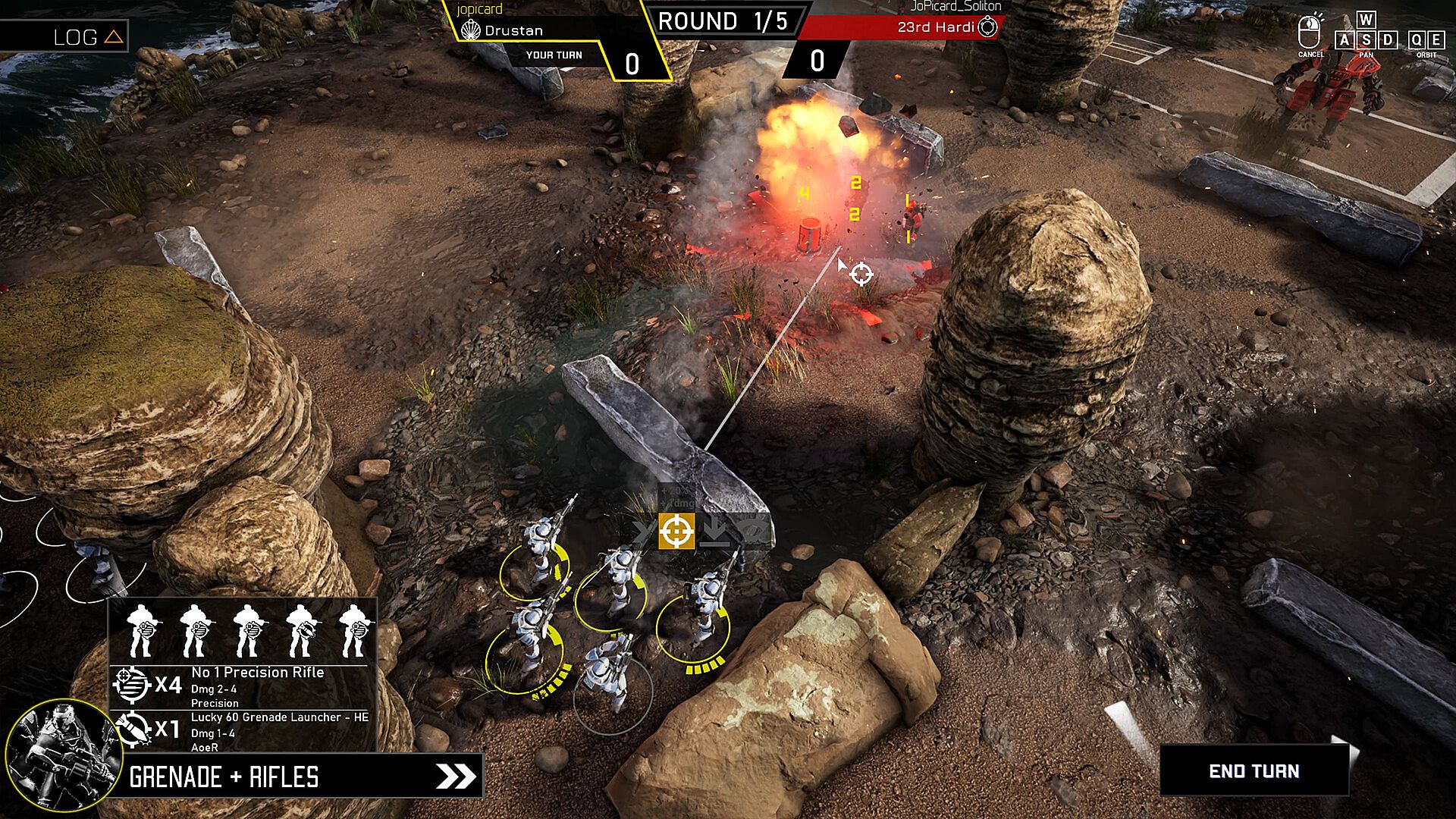Click the greyed move arrow action icon
The width and height of the screenshot is (1456, 819).
(643, 532)
